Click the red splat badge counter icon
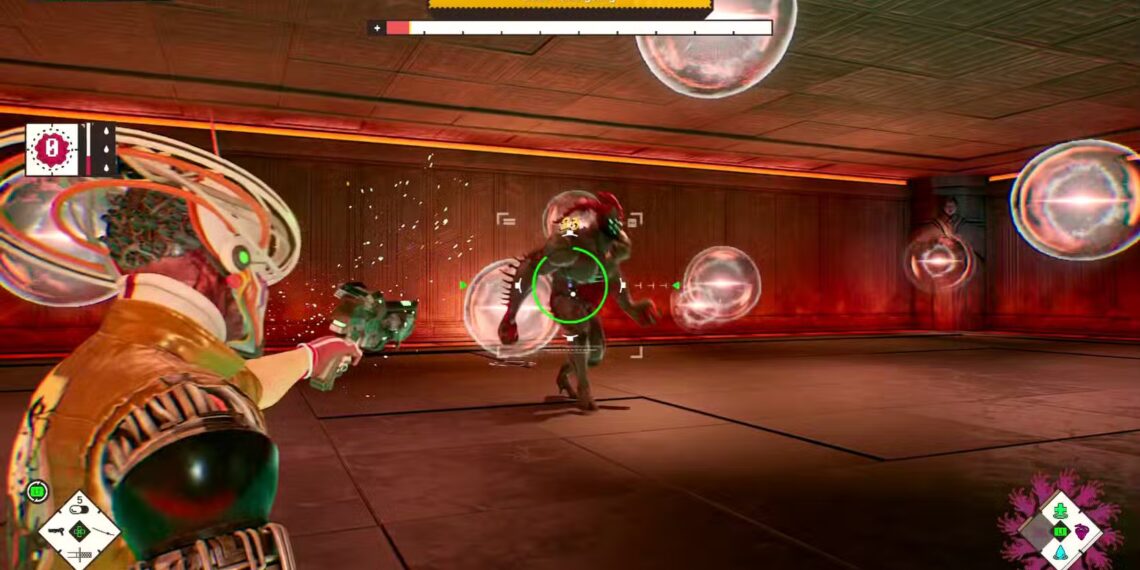1140x570 pixels. pos(51,150)
